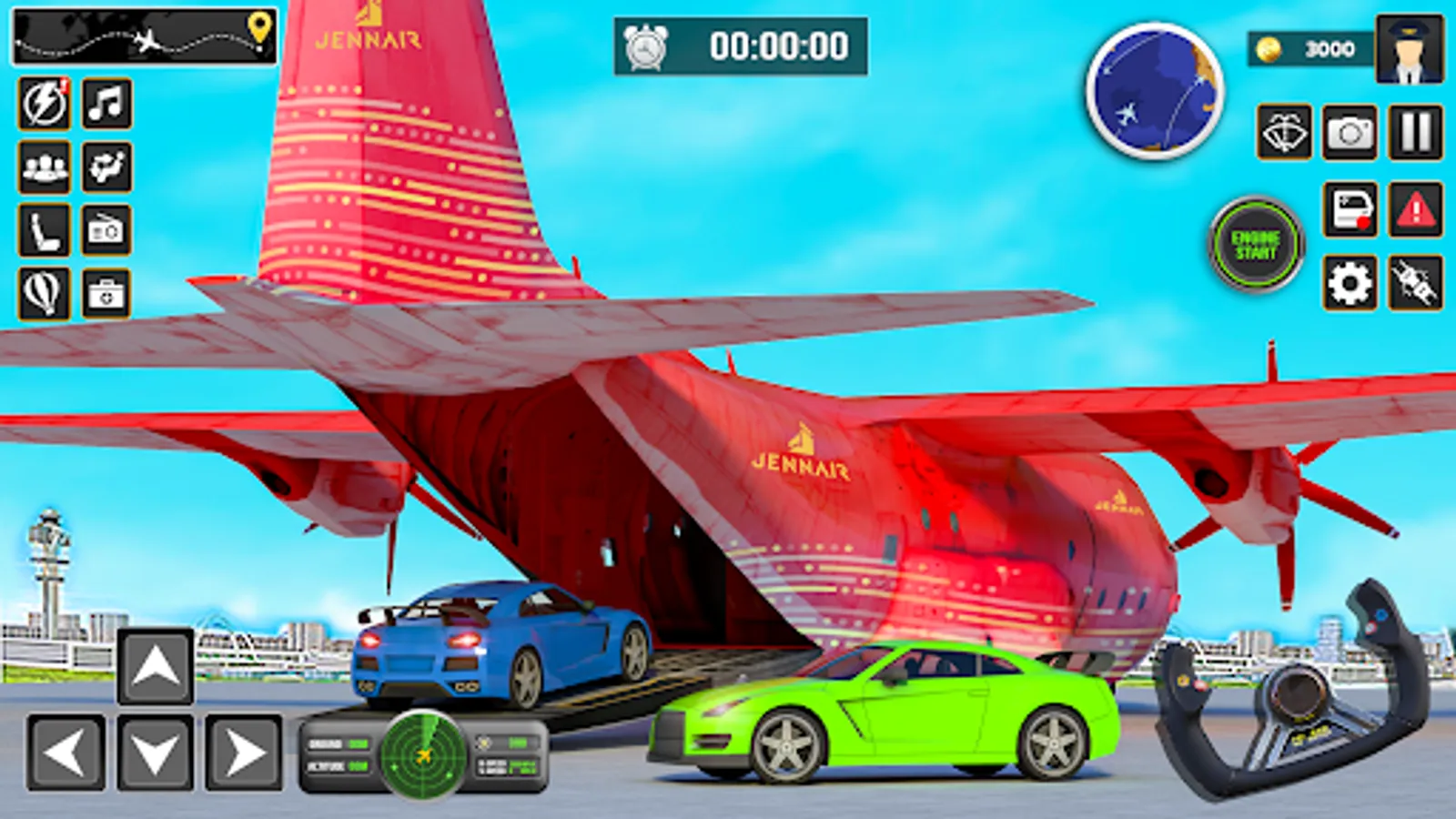
Task: Tap the green Engine Start button
Action: coord(1257,245)
